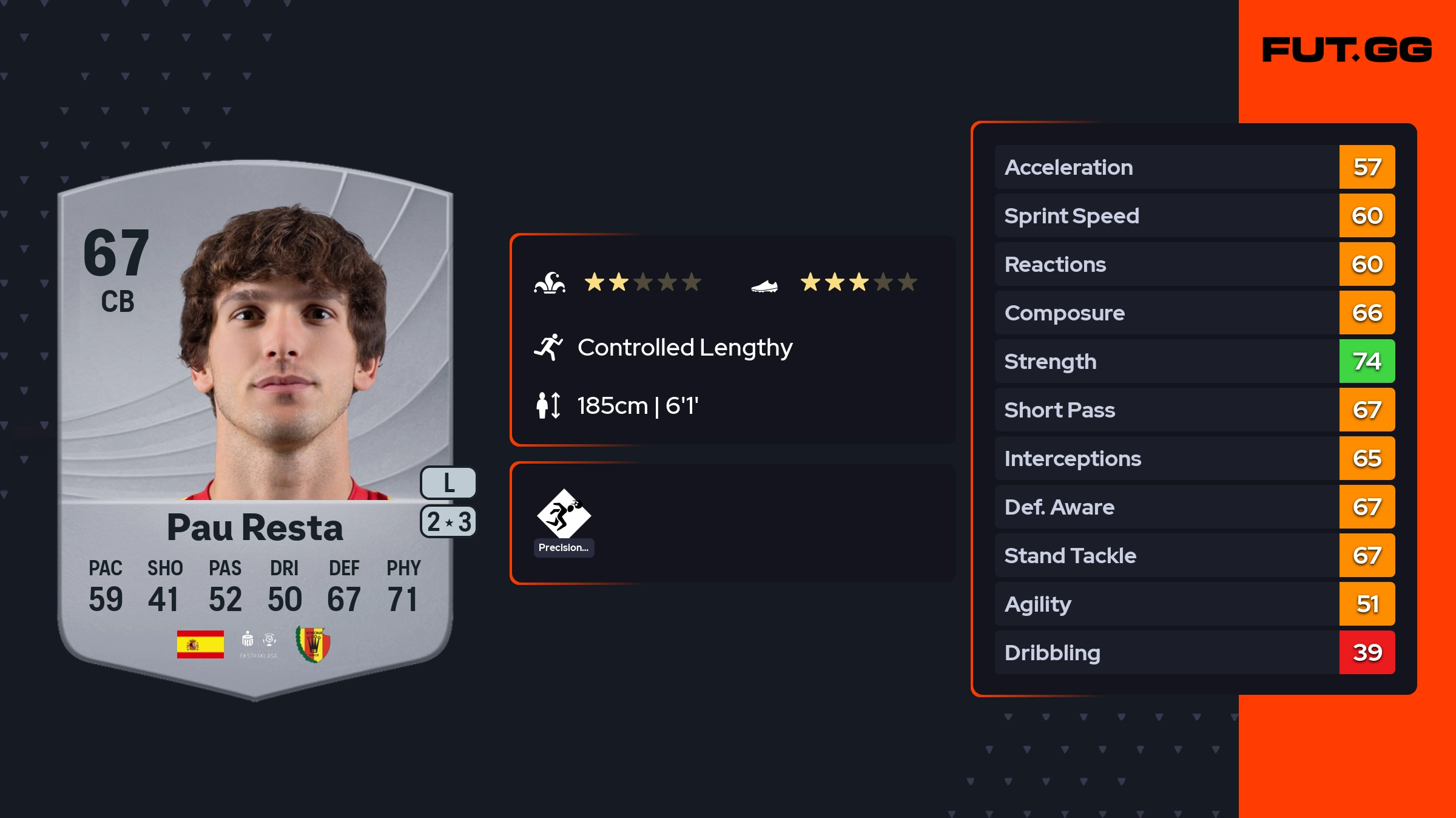Open the Precision playstyle icon
The height and width of the screenshot is (818, 1456).
tap(564, 515)
